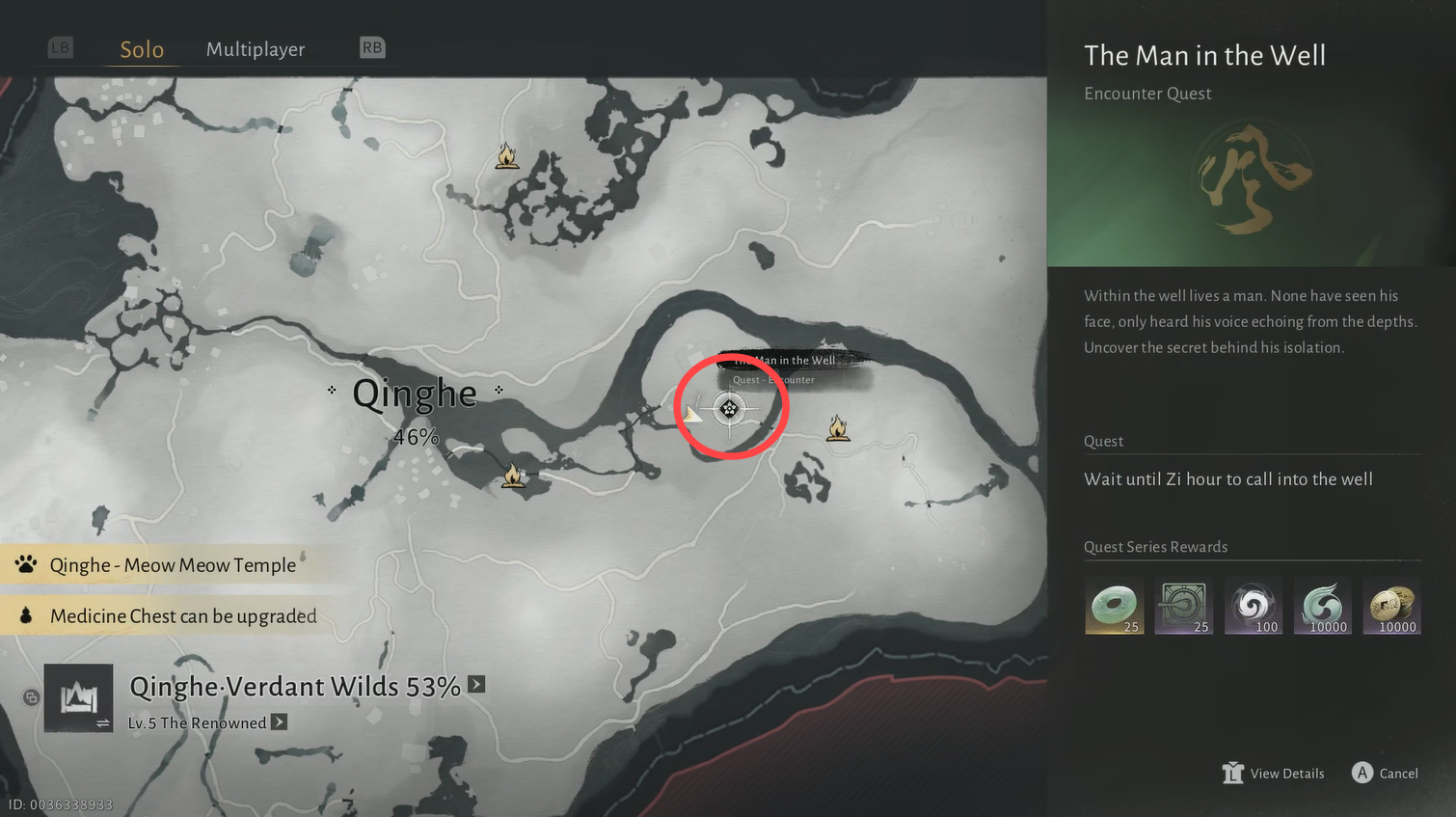The height and width of the screenshot is (817, 1456).
Task: Click the region switch icon with the crown emblem
Action: pyautogui.click(x=78, y=697)
